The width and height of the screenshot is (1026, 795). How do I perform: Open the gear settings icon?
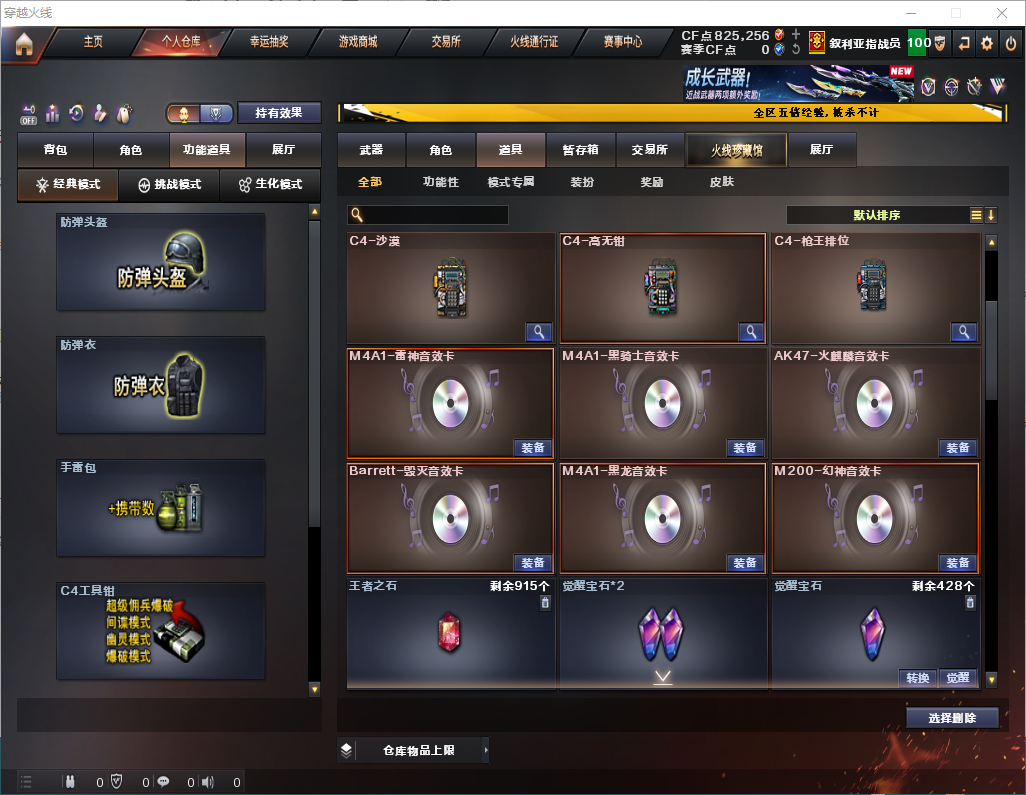[x=987, y=43]
